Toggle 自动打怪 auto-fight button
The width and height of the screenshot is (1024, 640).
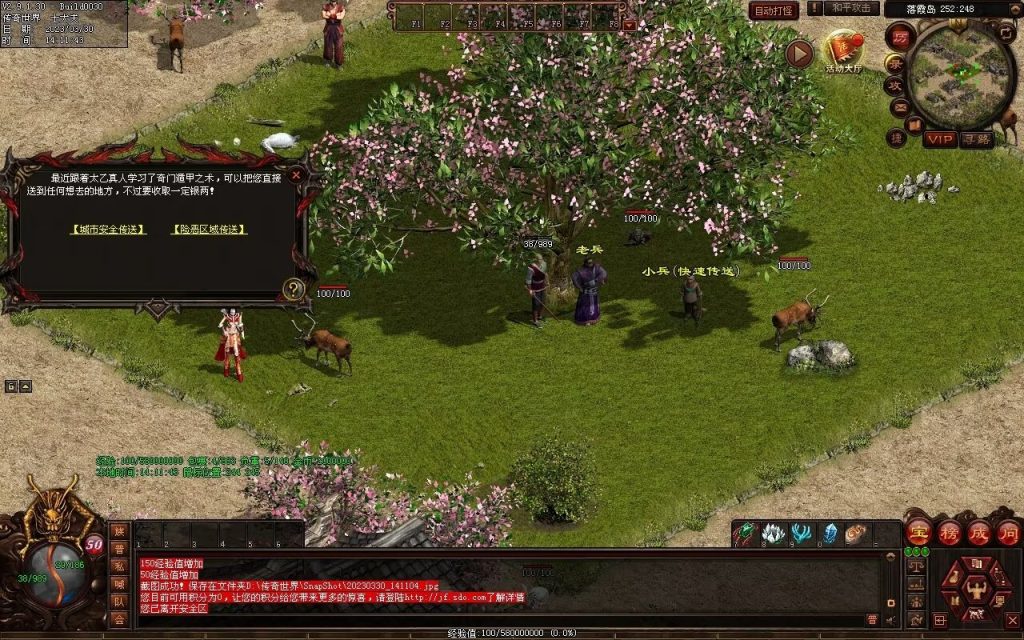pos(774,10)
